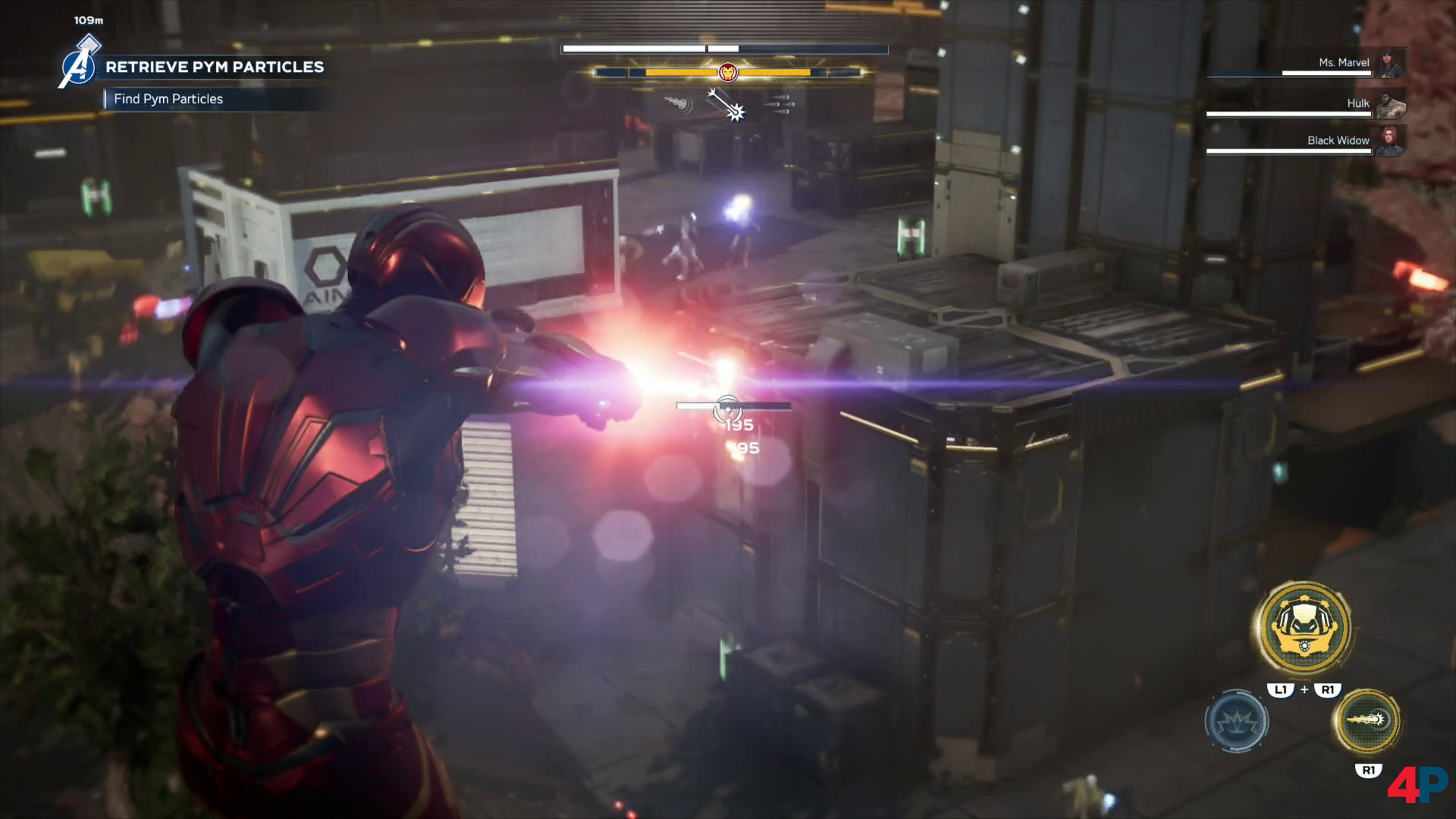Activate the blue burst support ability icon
Screen dimensions: 1456x819
click(x=1236, y=721)
